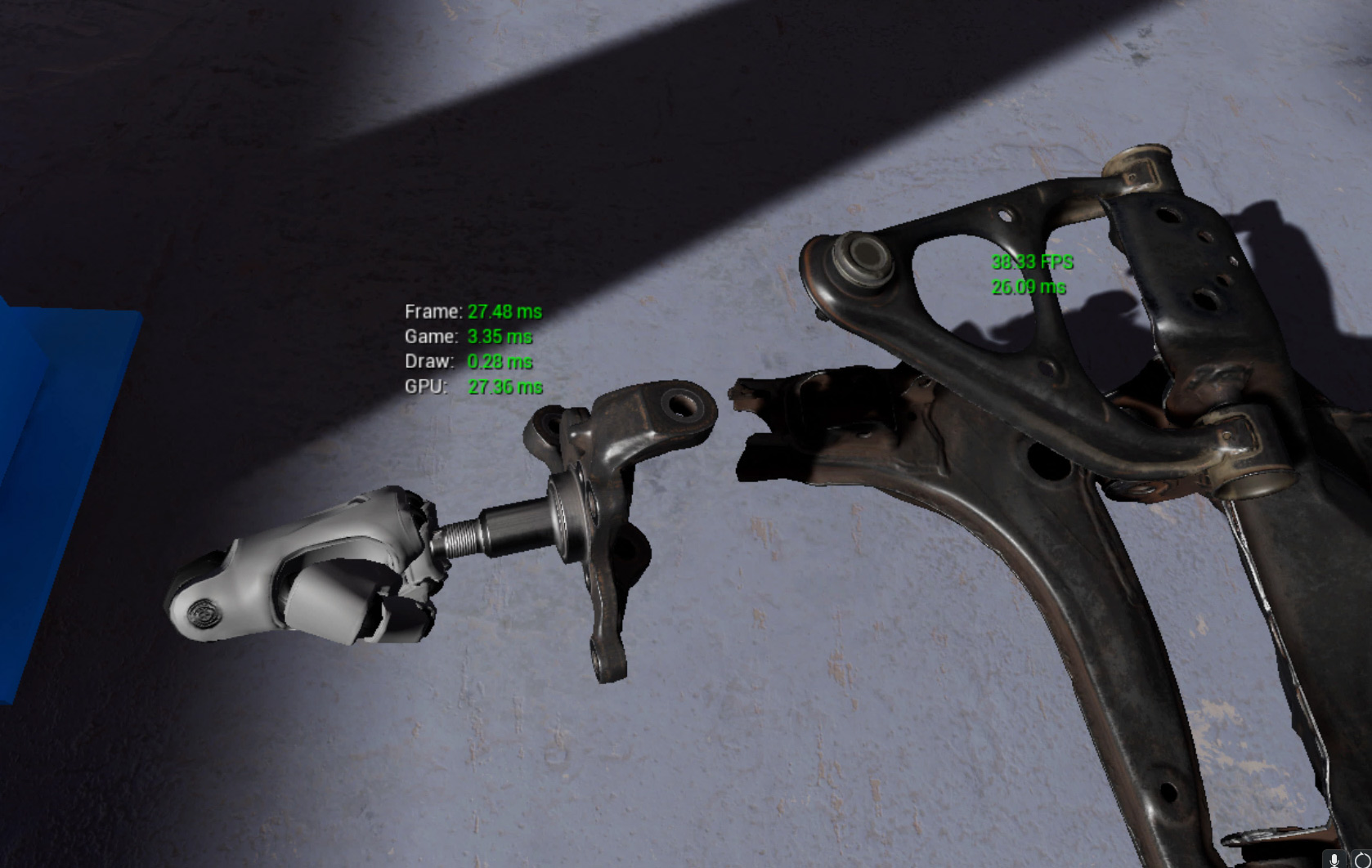
Task: Click the circular arrow refresh icon
Action: coord(1361,860)
